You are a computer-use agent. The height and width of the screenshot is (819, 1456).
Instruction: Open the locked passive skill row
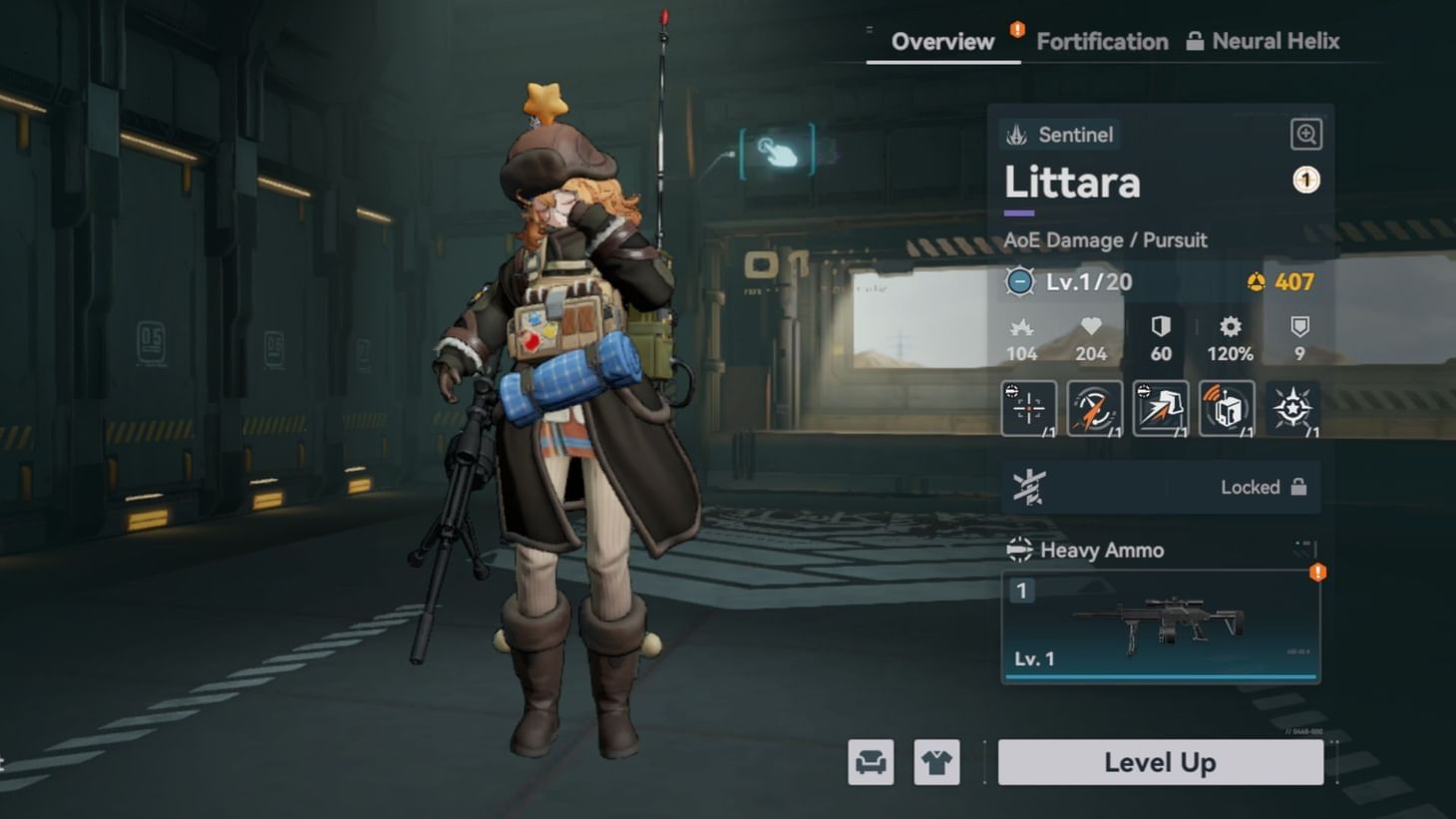click(x=1160, y=487)
